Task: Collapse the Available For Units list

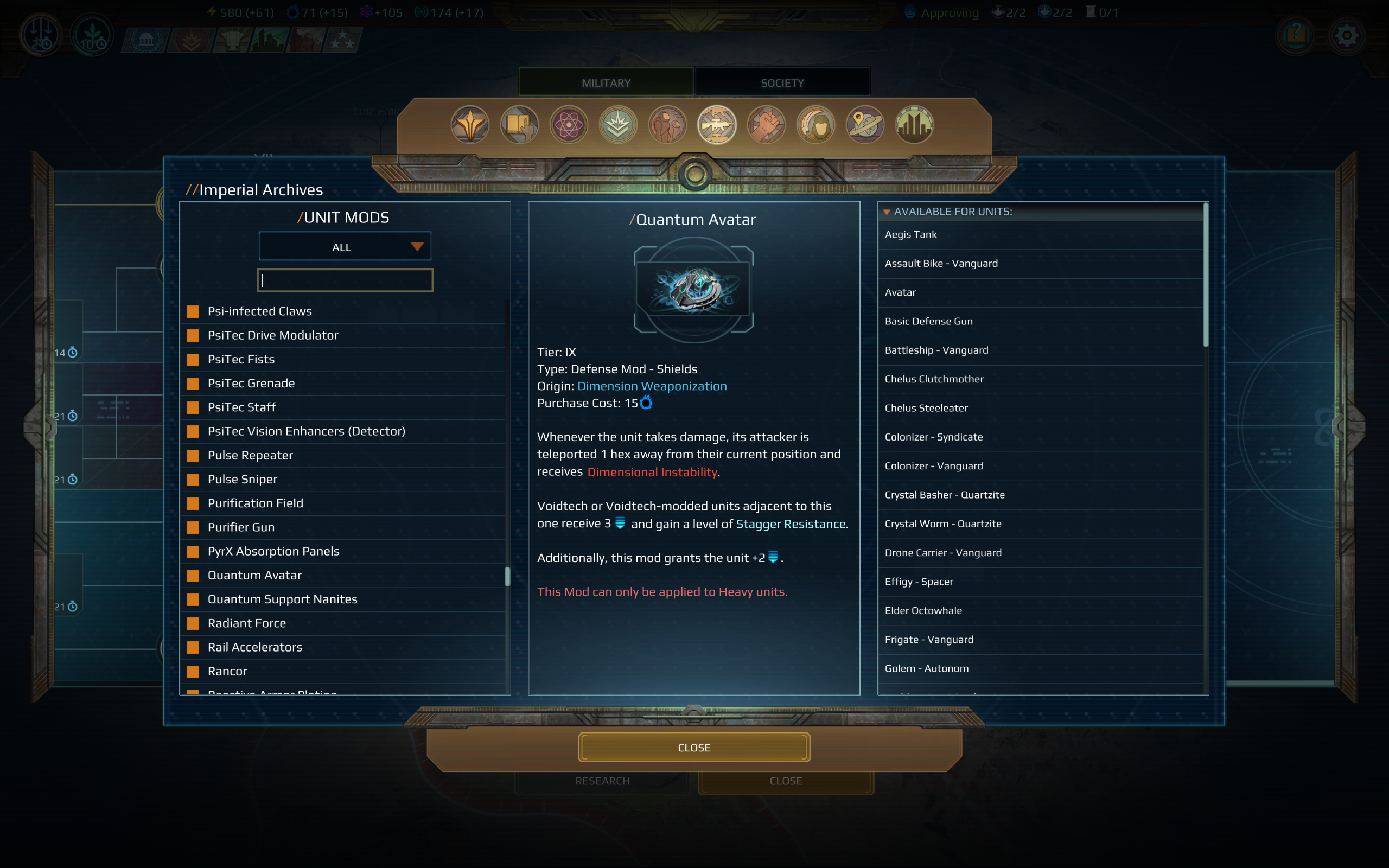Action: (x=887, y=211)
